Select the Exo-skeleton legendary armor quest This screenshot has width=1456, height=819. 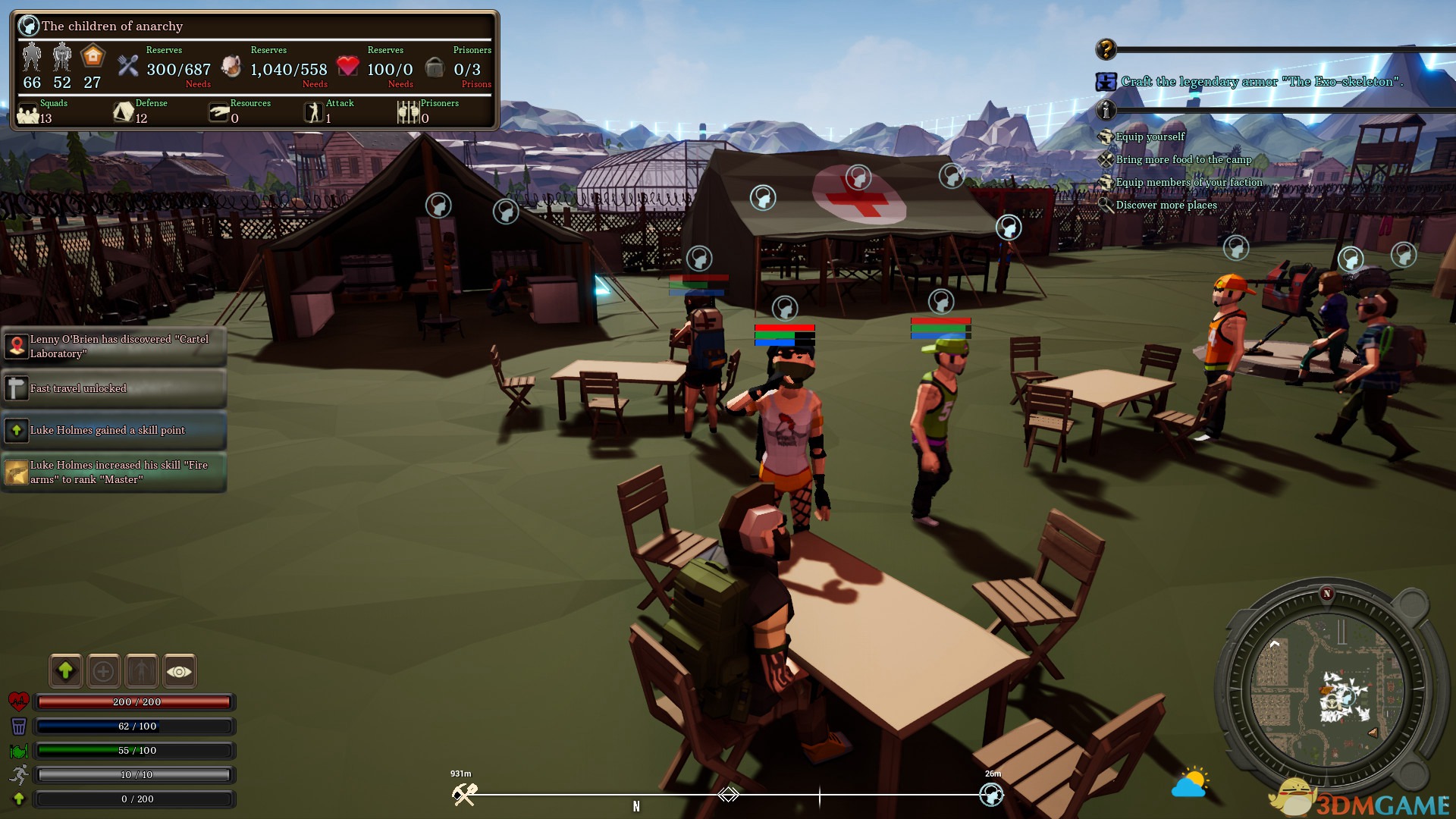click(x=1261, y=81)
